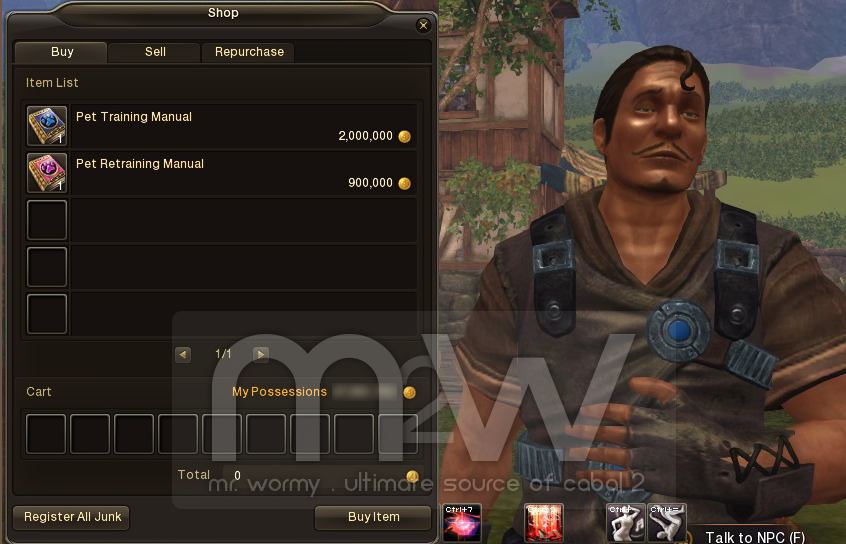Activate the pink energy burst skill

click(462, 523)
